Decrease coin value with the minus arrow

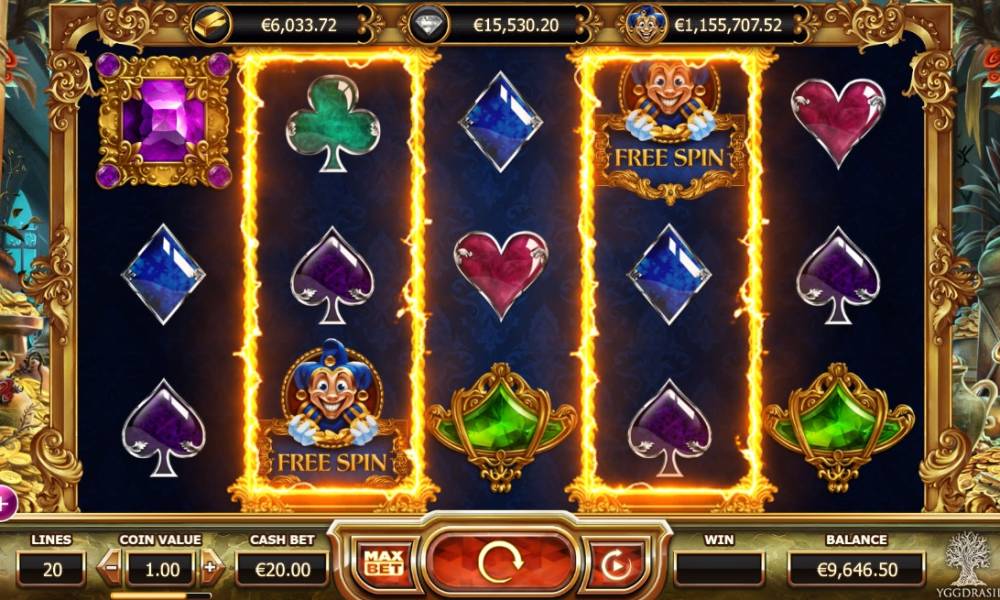[112, 568]
